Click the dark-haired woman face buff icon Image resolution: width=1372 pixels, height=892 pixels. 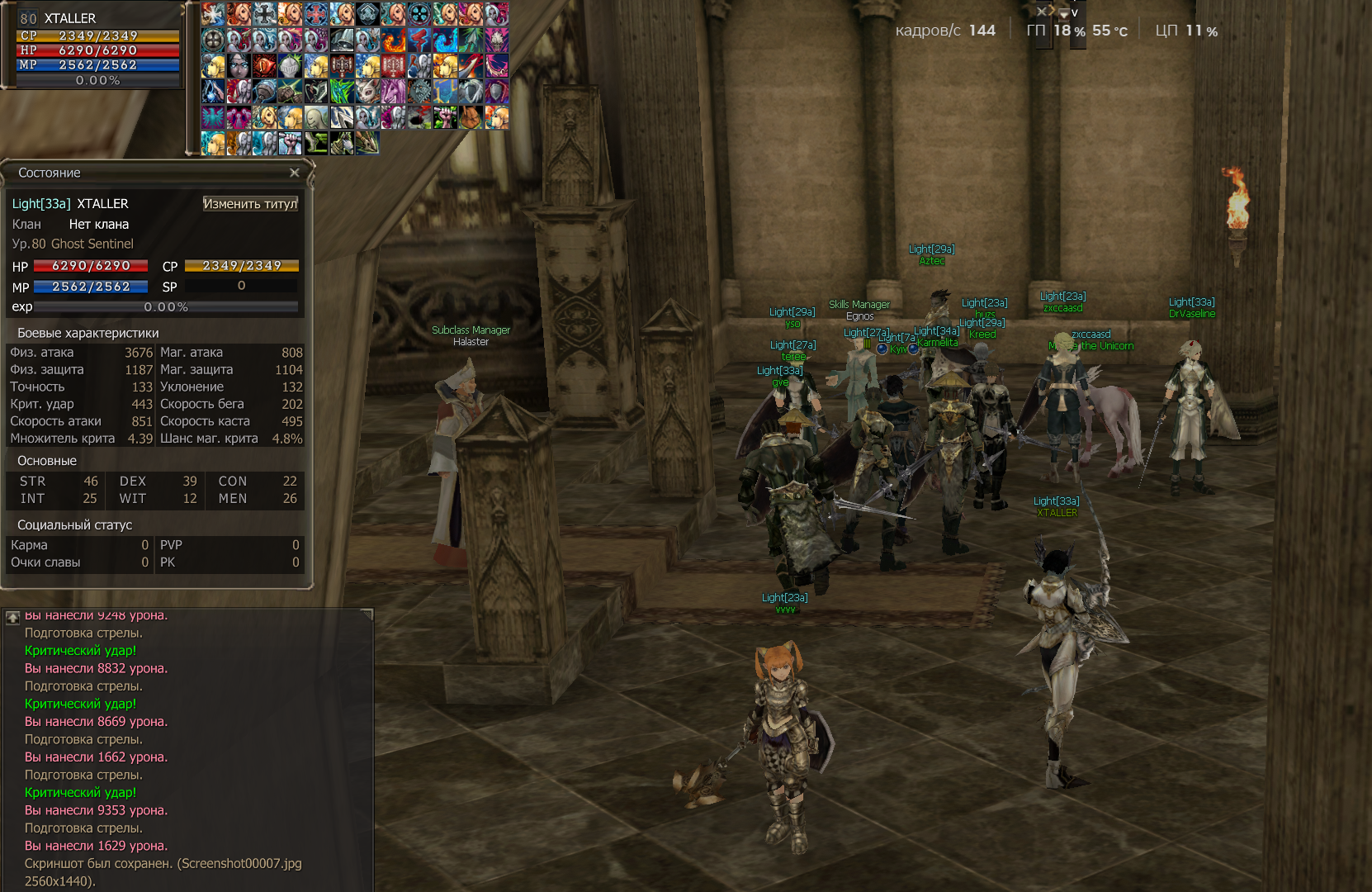pyautogui.click(x=239, y=66)
